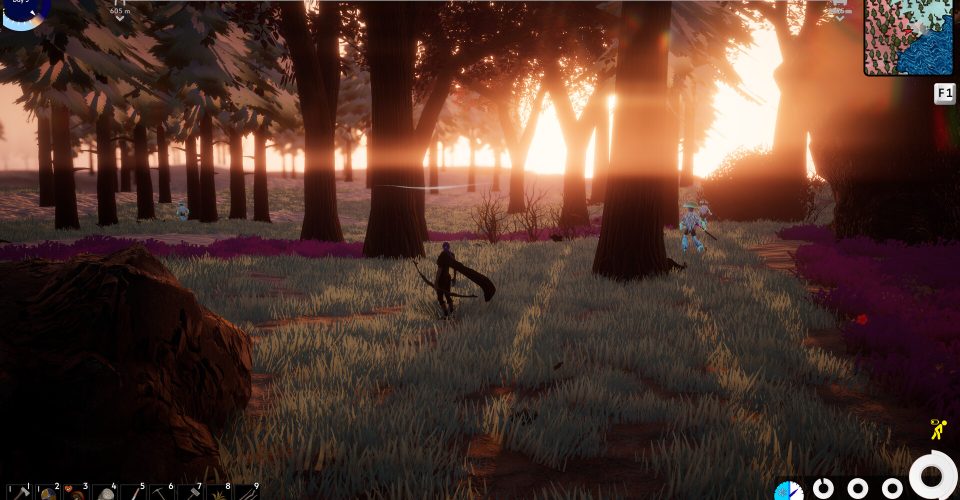The height and width of the screenshot is (500, 960).
Task: Open the minimap in the corner
Action: 909,37
